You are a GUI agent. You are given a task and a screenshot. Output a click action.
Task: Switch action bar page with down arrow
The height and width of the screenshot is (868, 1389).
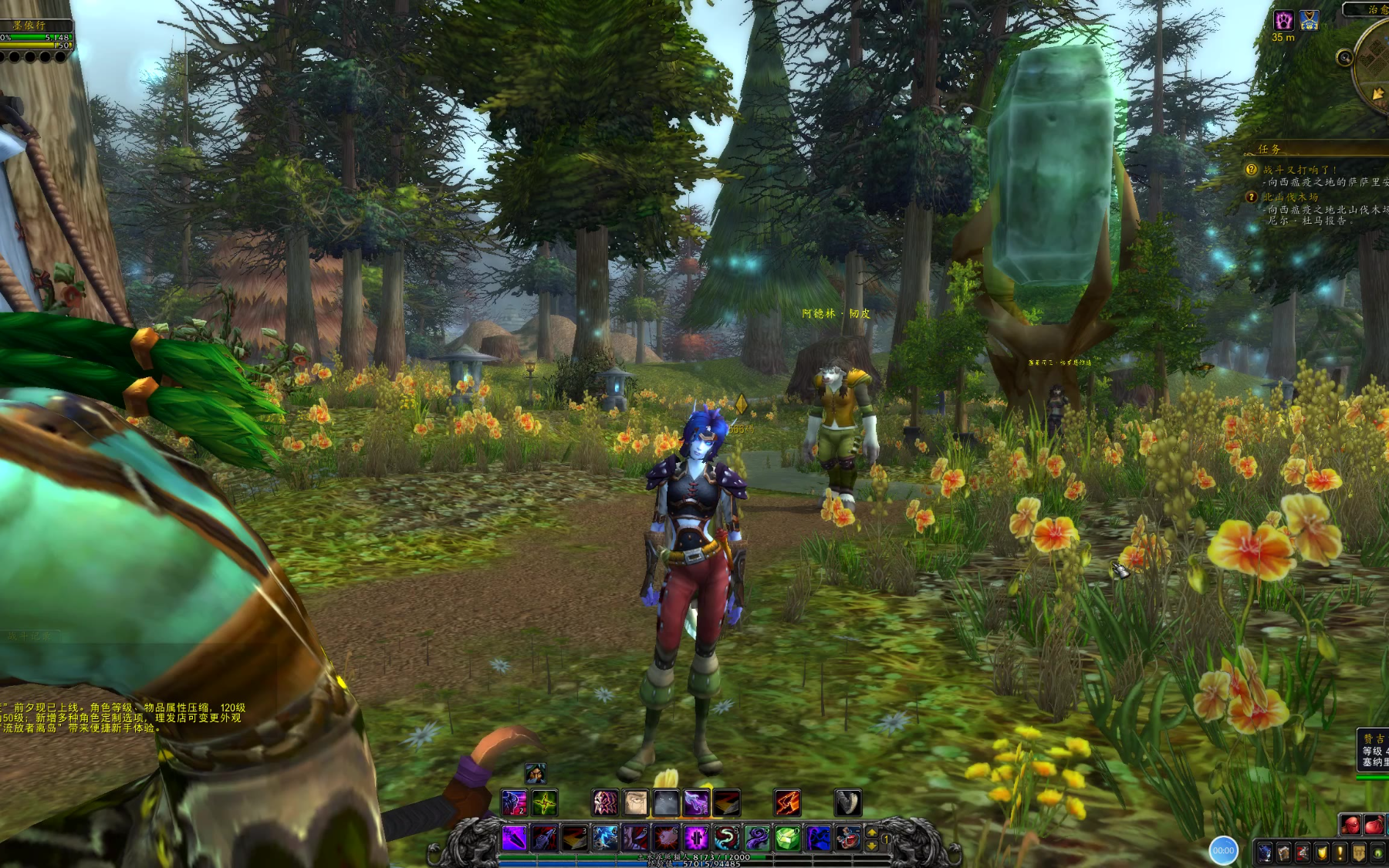[872, 846]
